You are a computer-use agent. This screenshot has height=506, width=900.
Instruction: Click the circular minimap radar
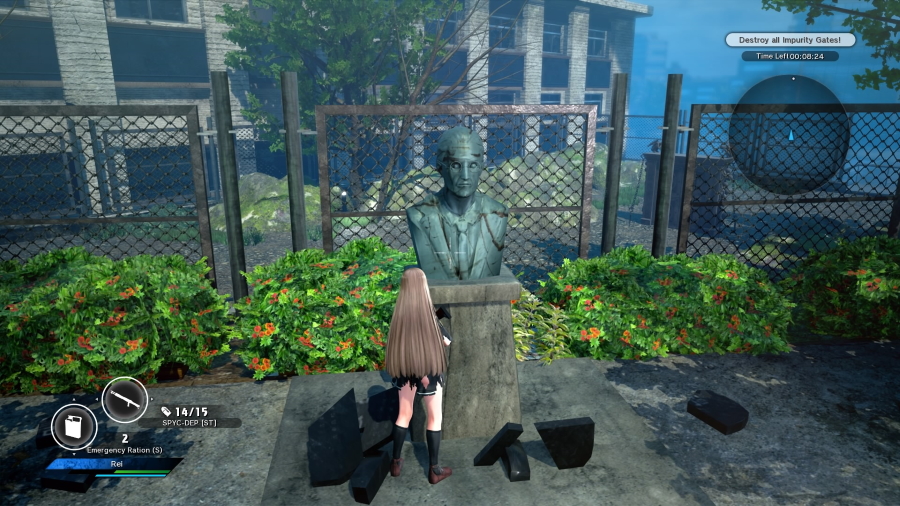pos(789,133)
